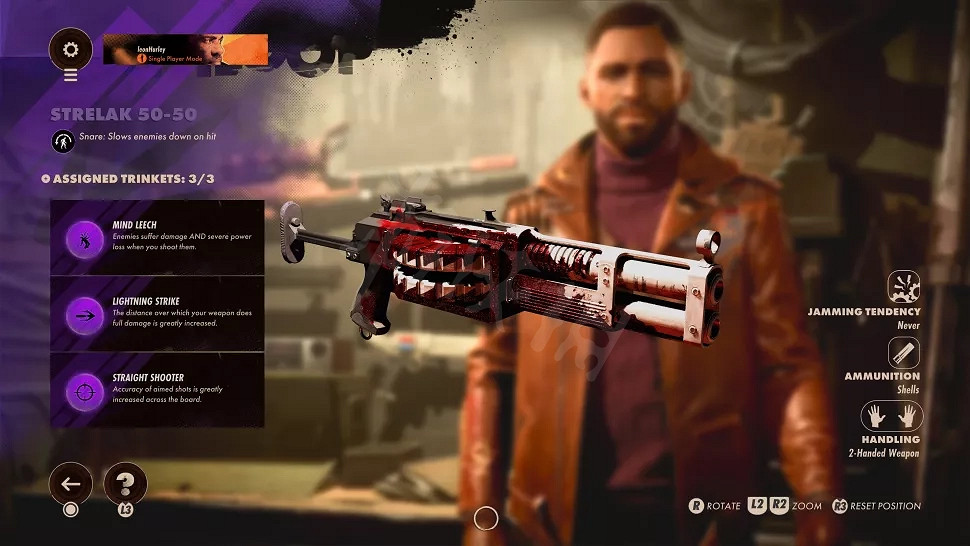Show the Jamming Tendency stat icon
This screenshot has height=546, width=970.
(904, 286)
